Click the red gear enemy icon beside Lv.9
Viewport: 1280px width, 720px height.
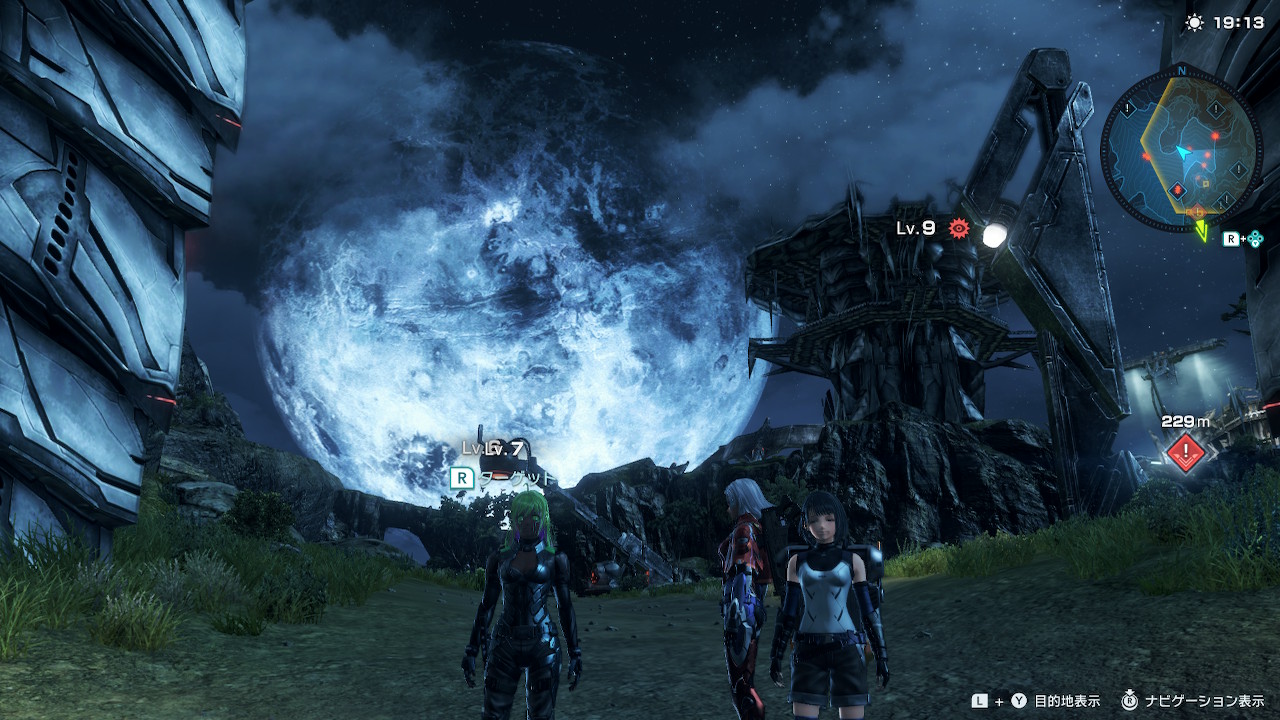click(959, 229)
